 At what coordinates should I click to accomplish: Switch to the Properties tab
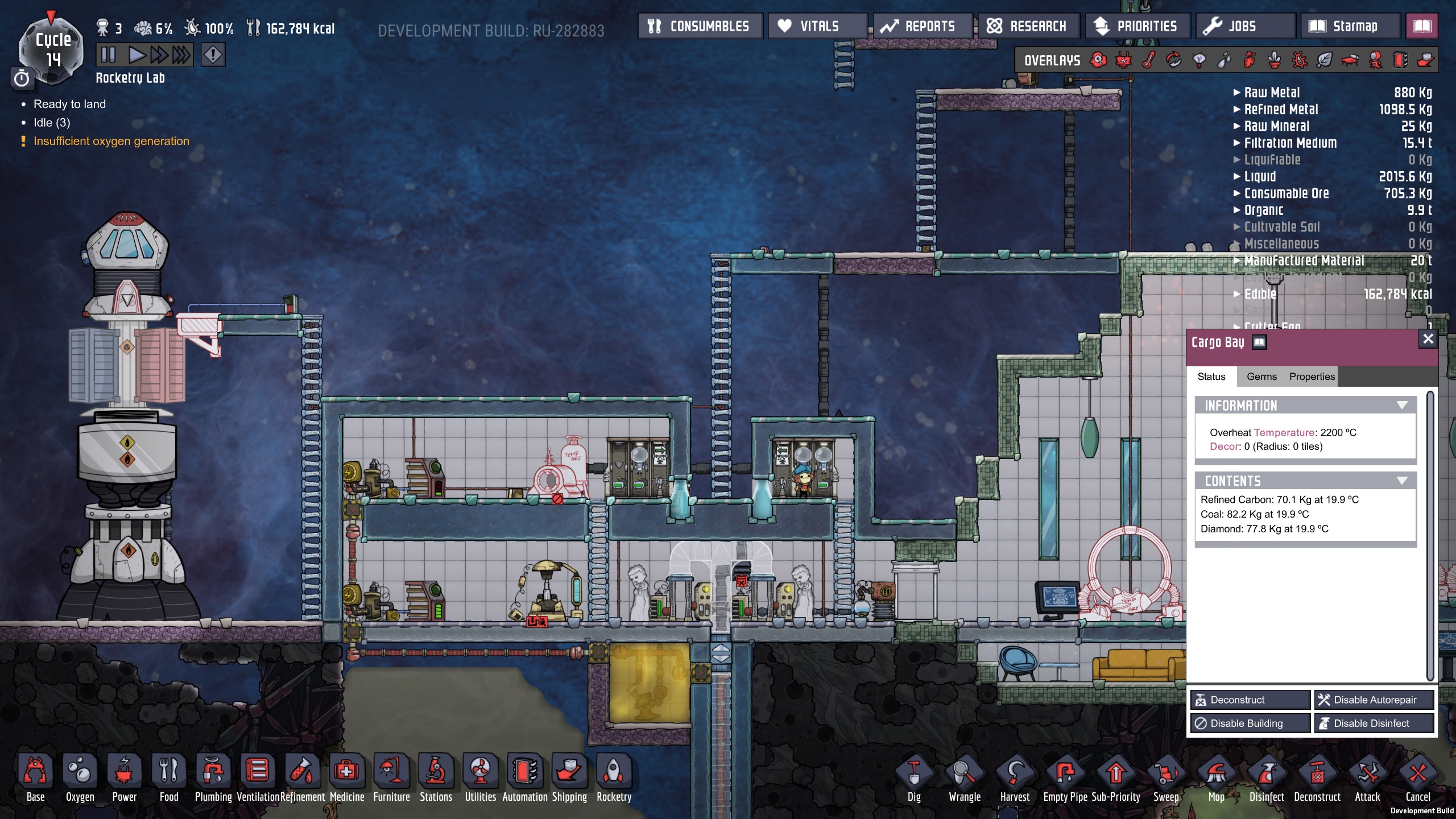[x=1312, y=377]
